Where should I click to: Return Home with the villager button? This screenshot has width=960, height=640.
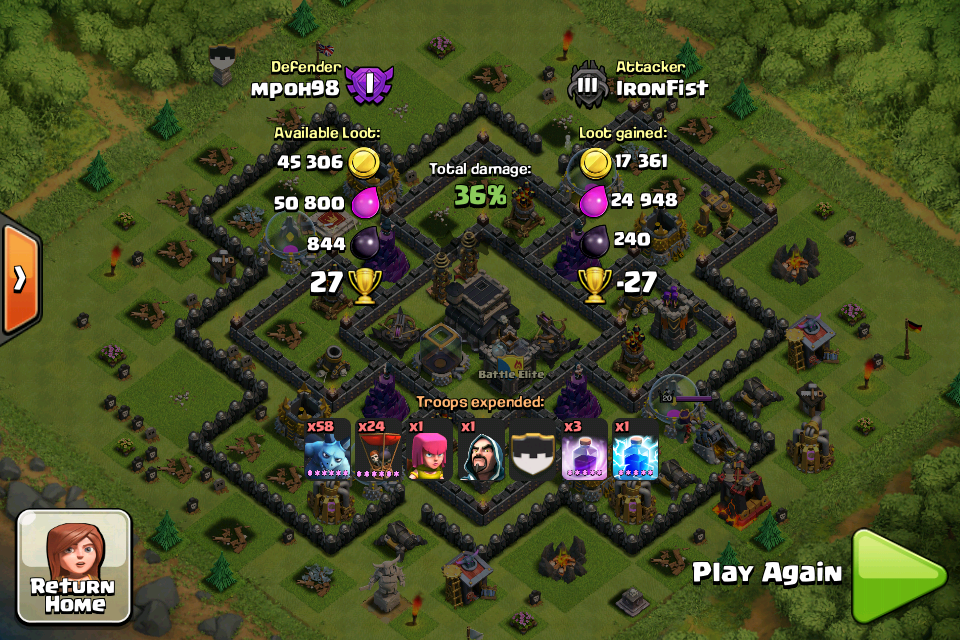pos(74,567)
